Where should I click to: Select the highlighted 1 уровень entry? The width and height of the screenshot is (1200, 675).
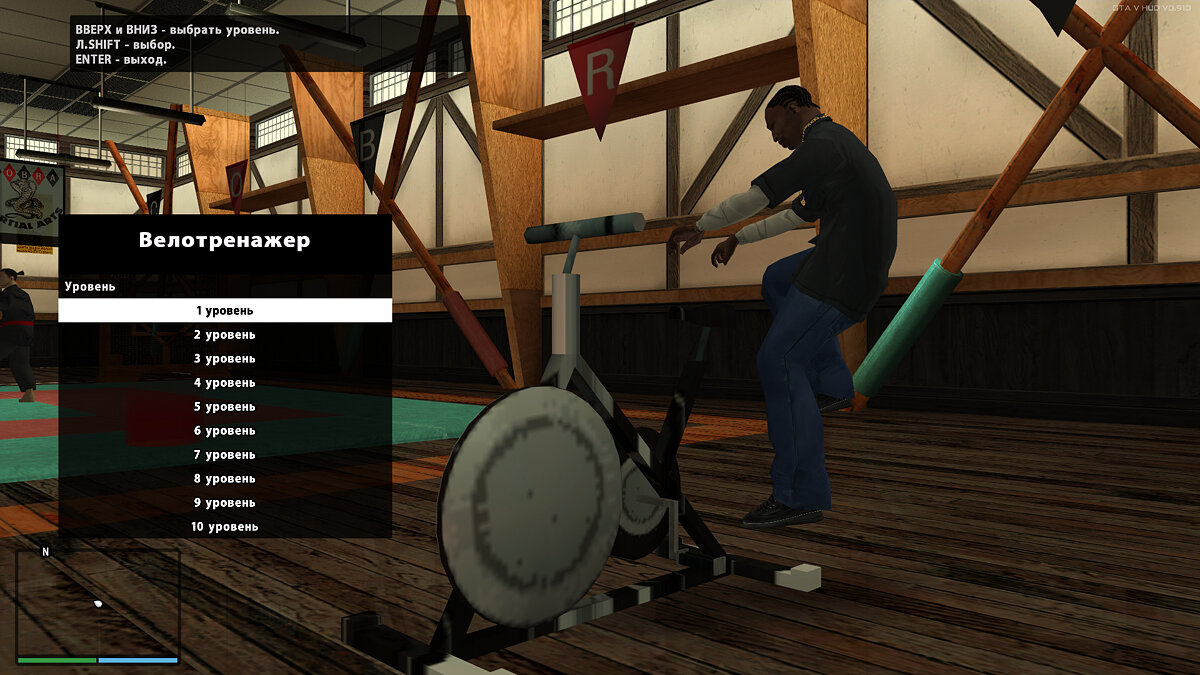pos(225,311)
